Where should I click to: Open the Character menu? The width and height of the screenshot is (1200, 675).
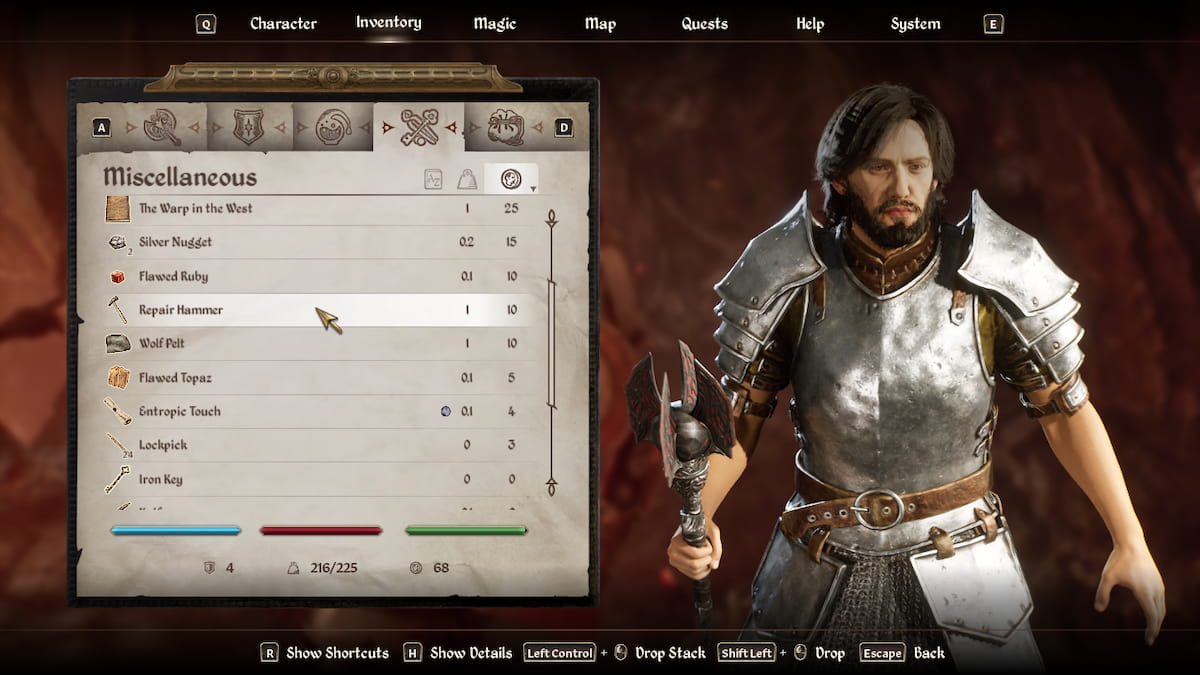click(283, 24)
